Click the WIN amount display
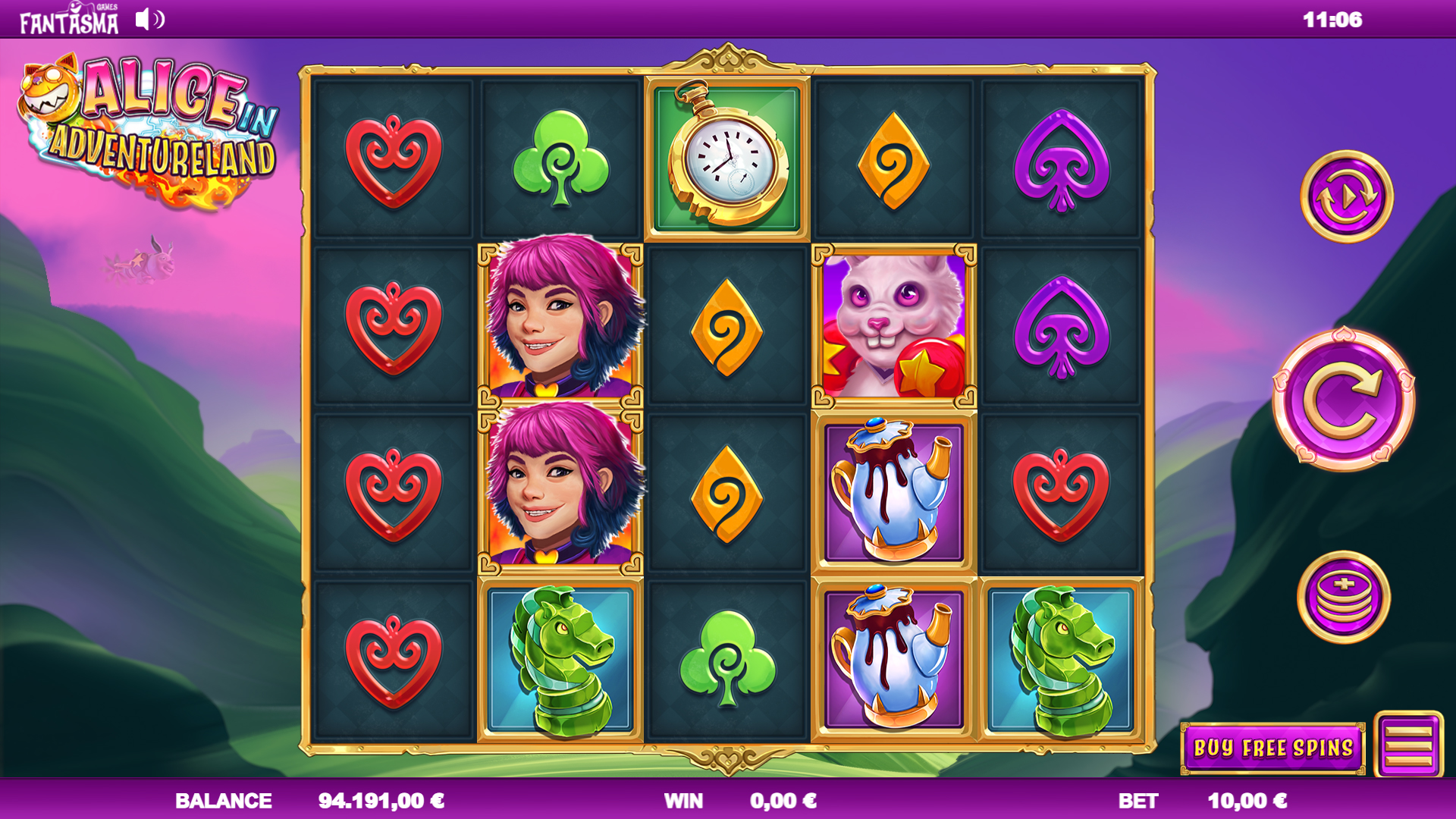This screenshot has height=819, width=1456. (783, 800)
